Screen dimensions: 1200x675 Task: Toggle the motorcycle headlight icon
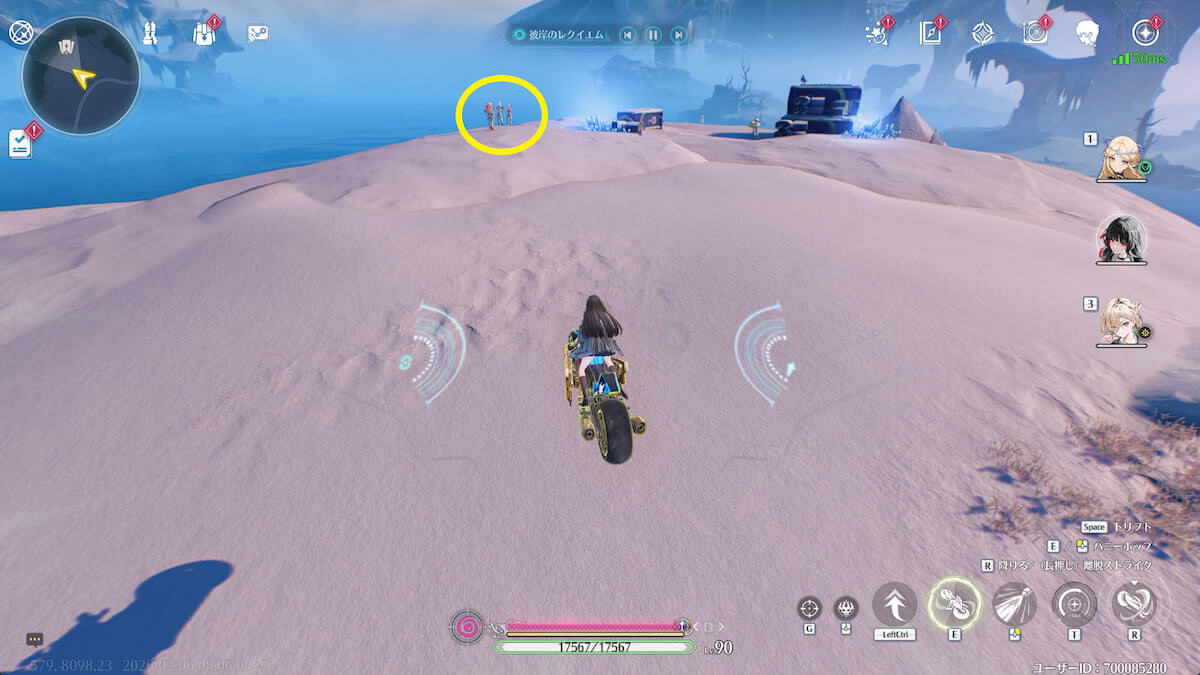tap(1014, 604)
